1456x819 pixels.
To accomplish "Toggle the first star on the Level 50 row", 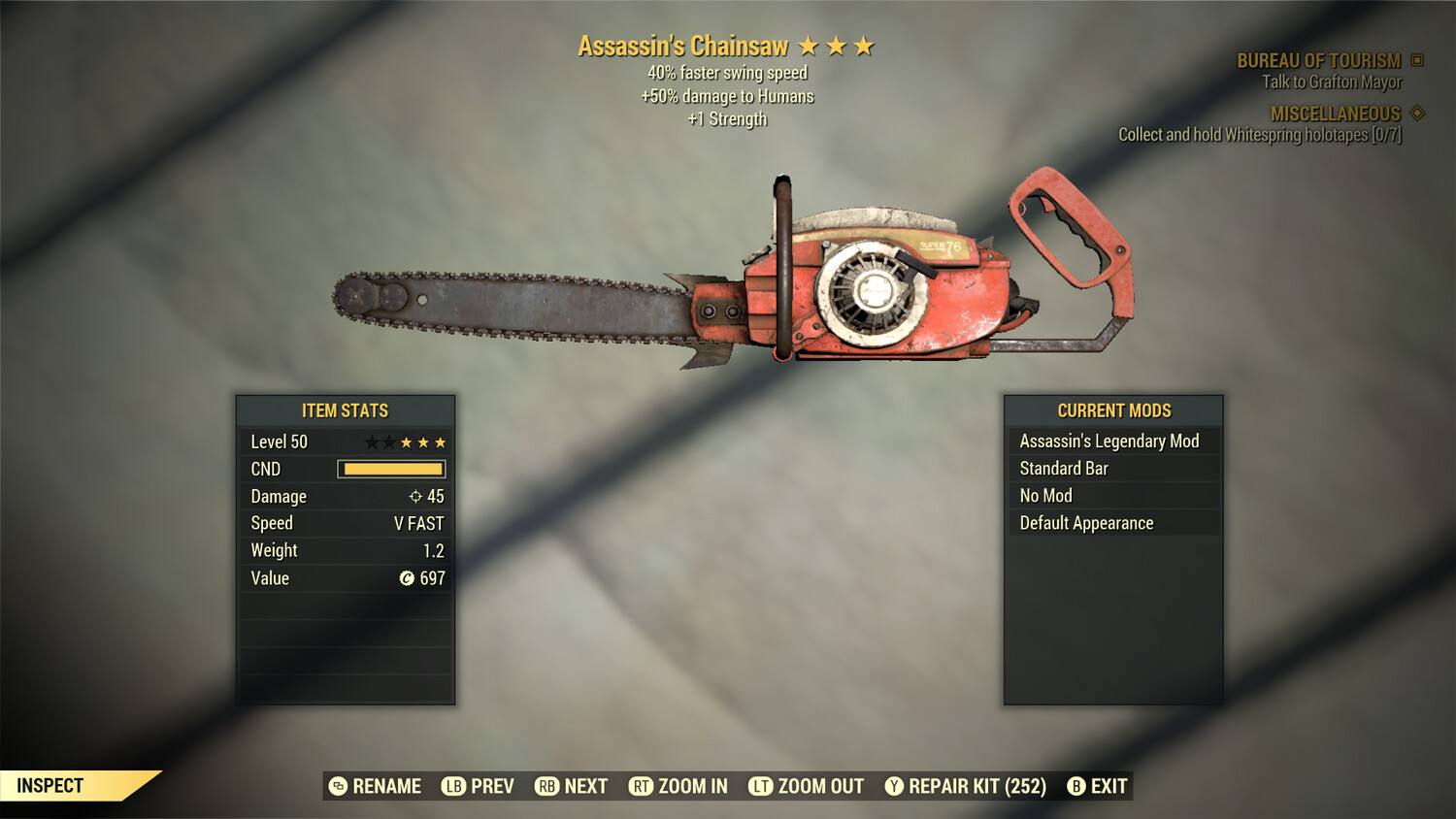I will click(x=373, y=442).
